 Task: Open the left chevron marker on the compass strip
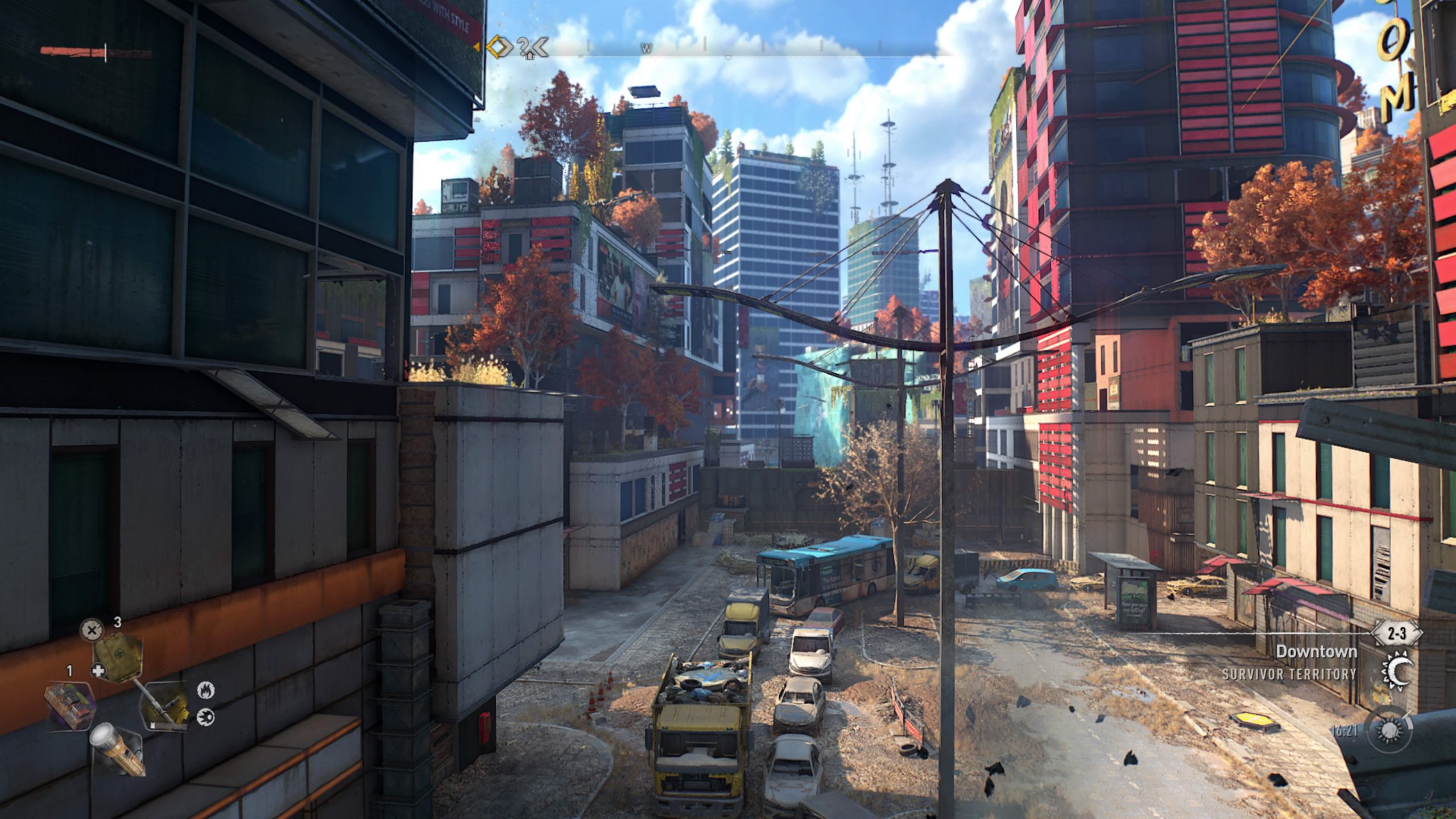click(x=541, y=47)
